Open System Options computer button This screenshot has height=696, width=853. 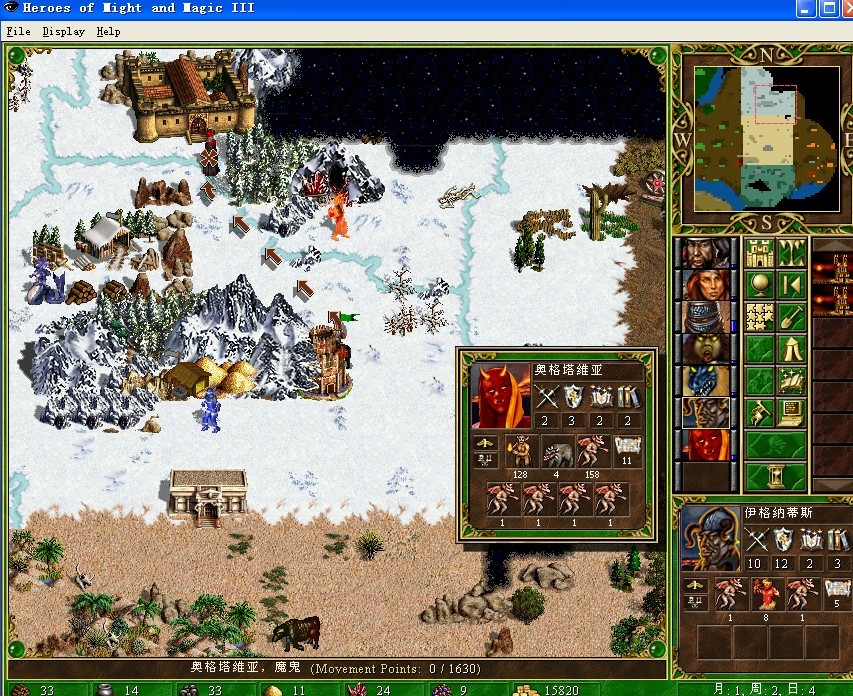(x=791, y=411)
